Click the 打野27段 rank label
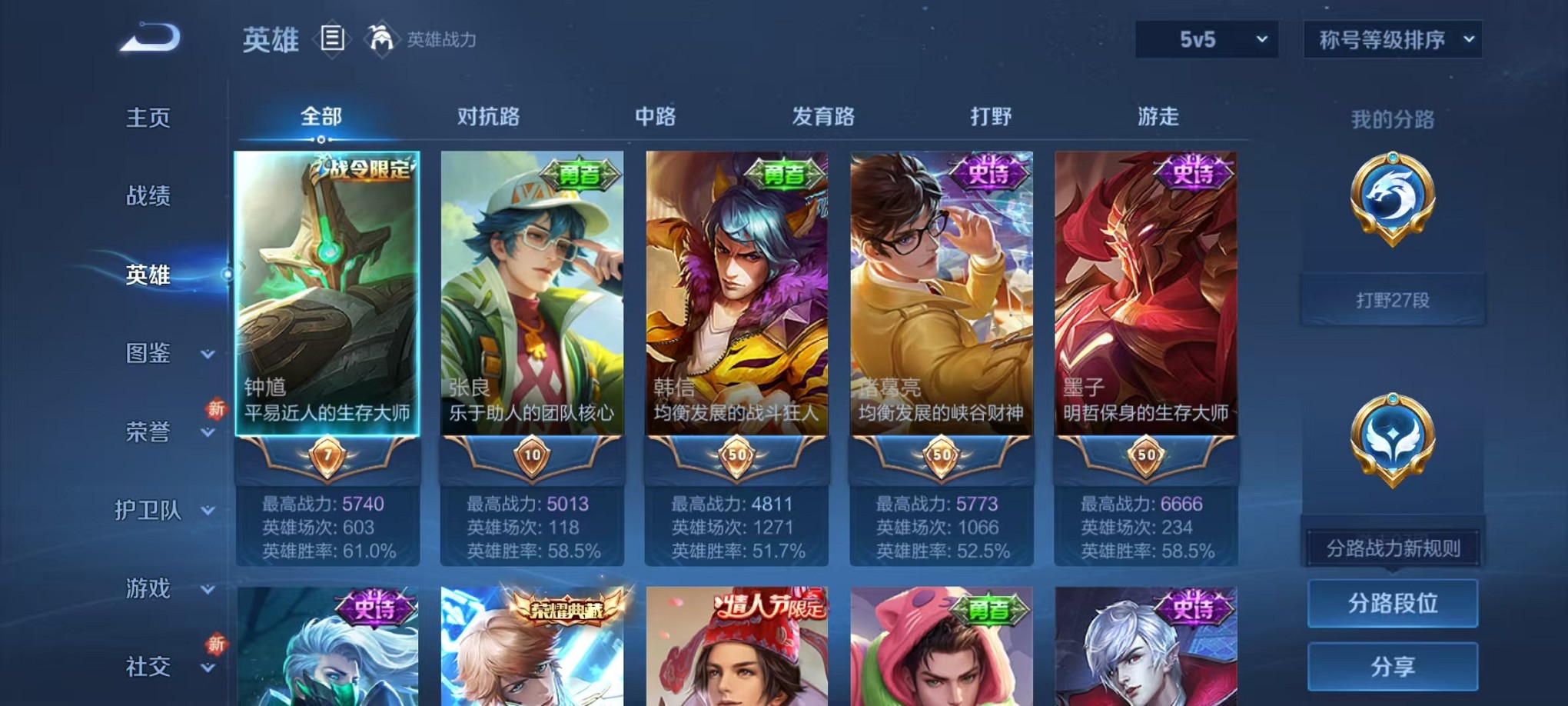 point(1393,298)
